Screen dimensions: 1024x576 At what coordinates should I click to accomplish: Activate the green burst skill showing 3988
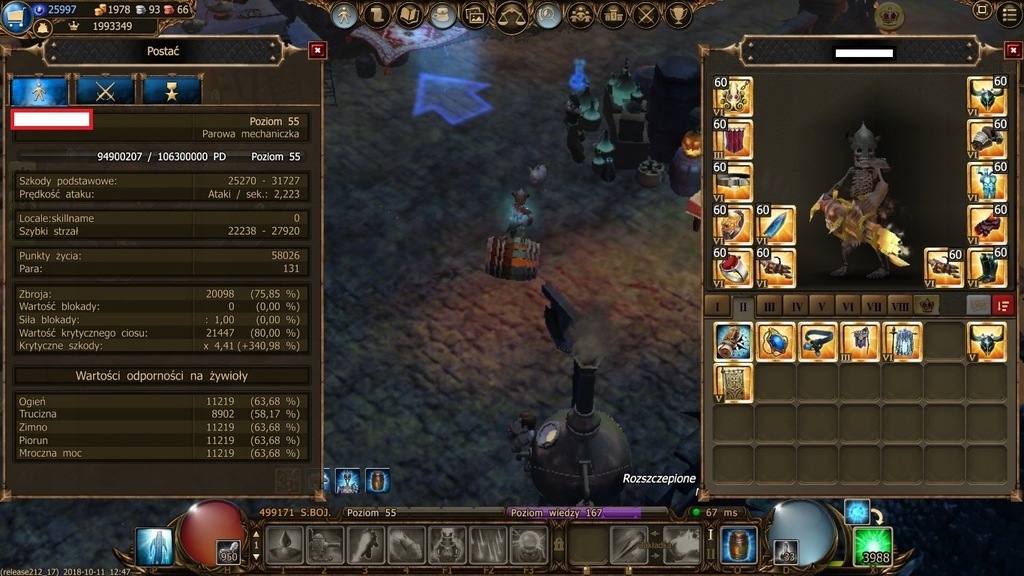[872, 547]
